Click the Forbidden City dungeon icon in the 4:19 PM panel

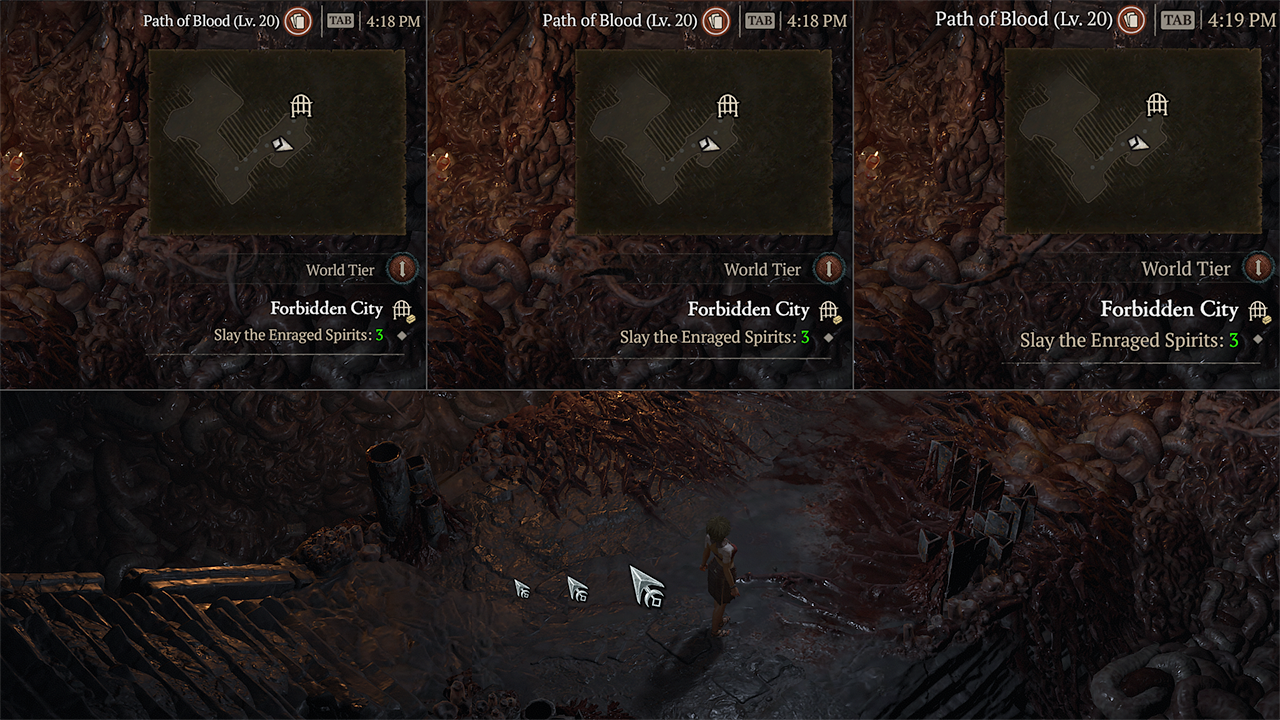1258,311
